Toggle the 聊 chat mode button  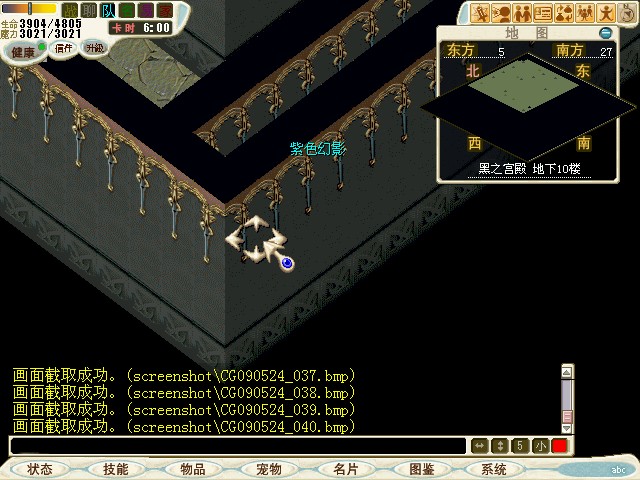[x=88, y=10]
